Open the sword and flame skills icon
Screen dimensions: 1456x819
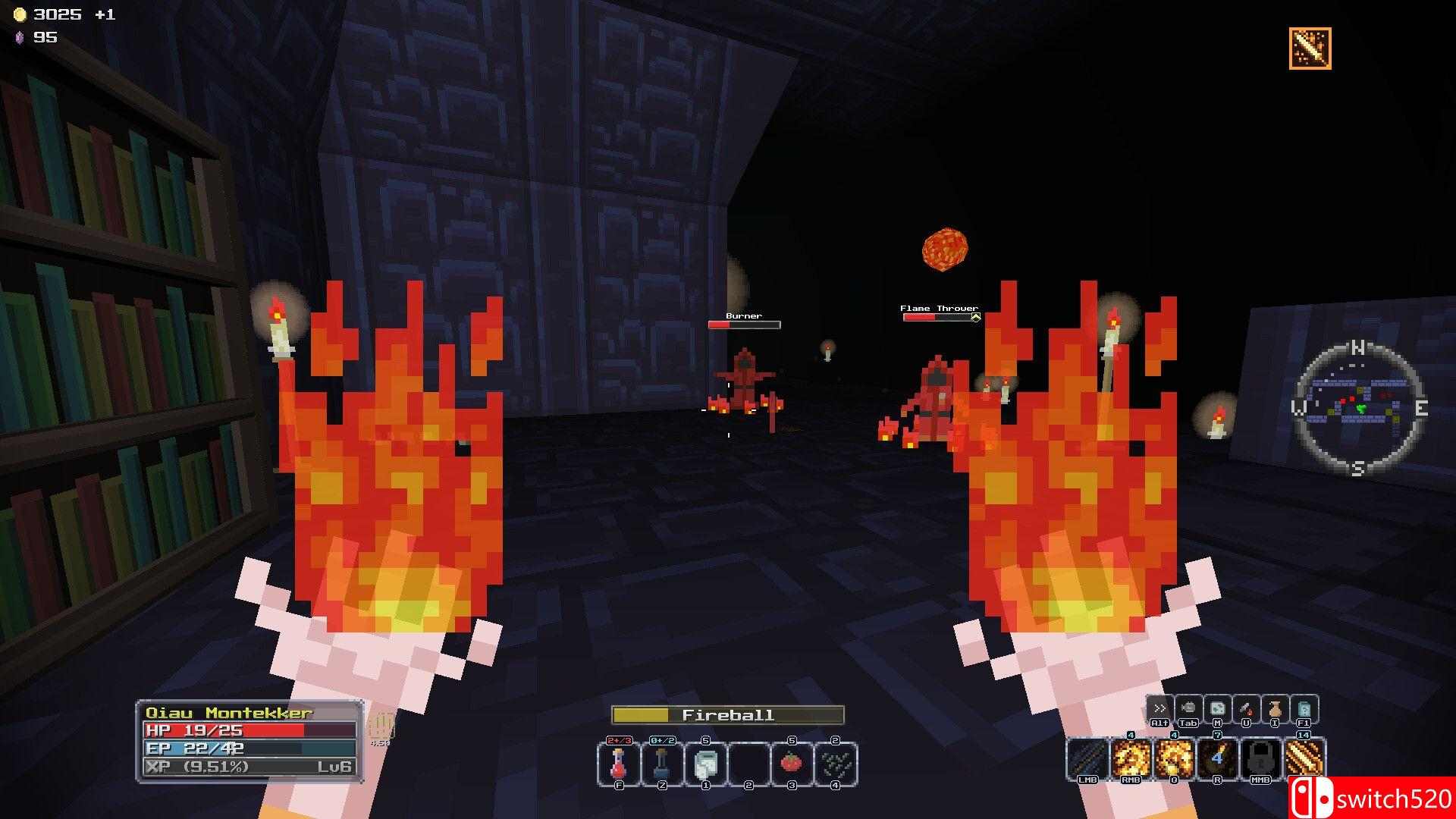coord(1245,708)
